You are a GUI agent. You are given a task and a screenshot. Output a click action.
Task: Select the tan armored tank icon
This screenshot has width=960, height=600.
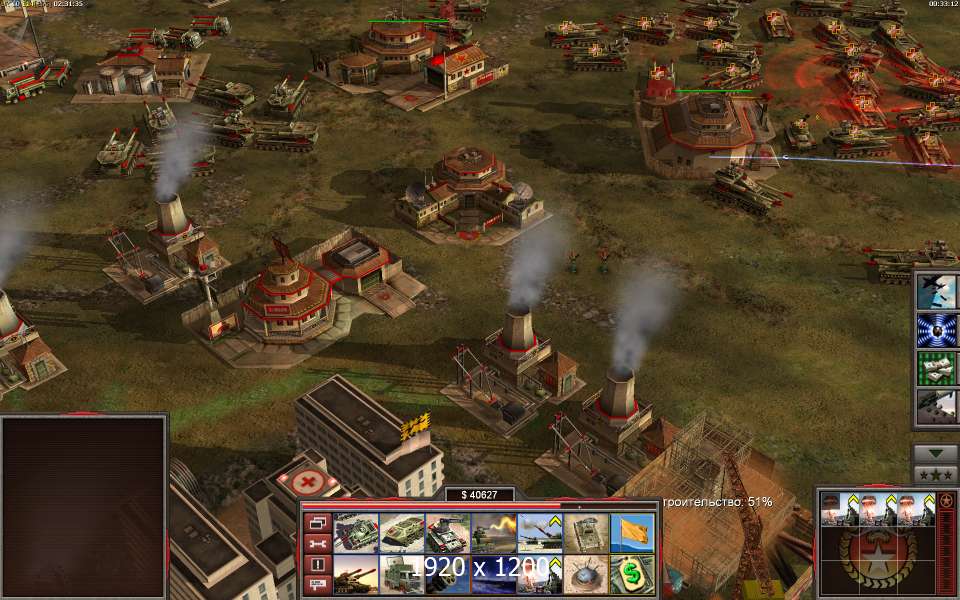(585, 533)
